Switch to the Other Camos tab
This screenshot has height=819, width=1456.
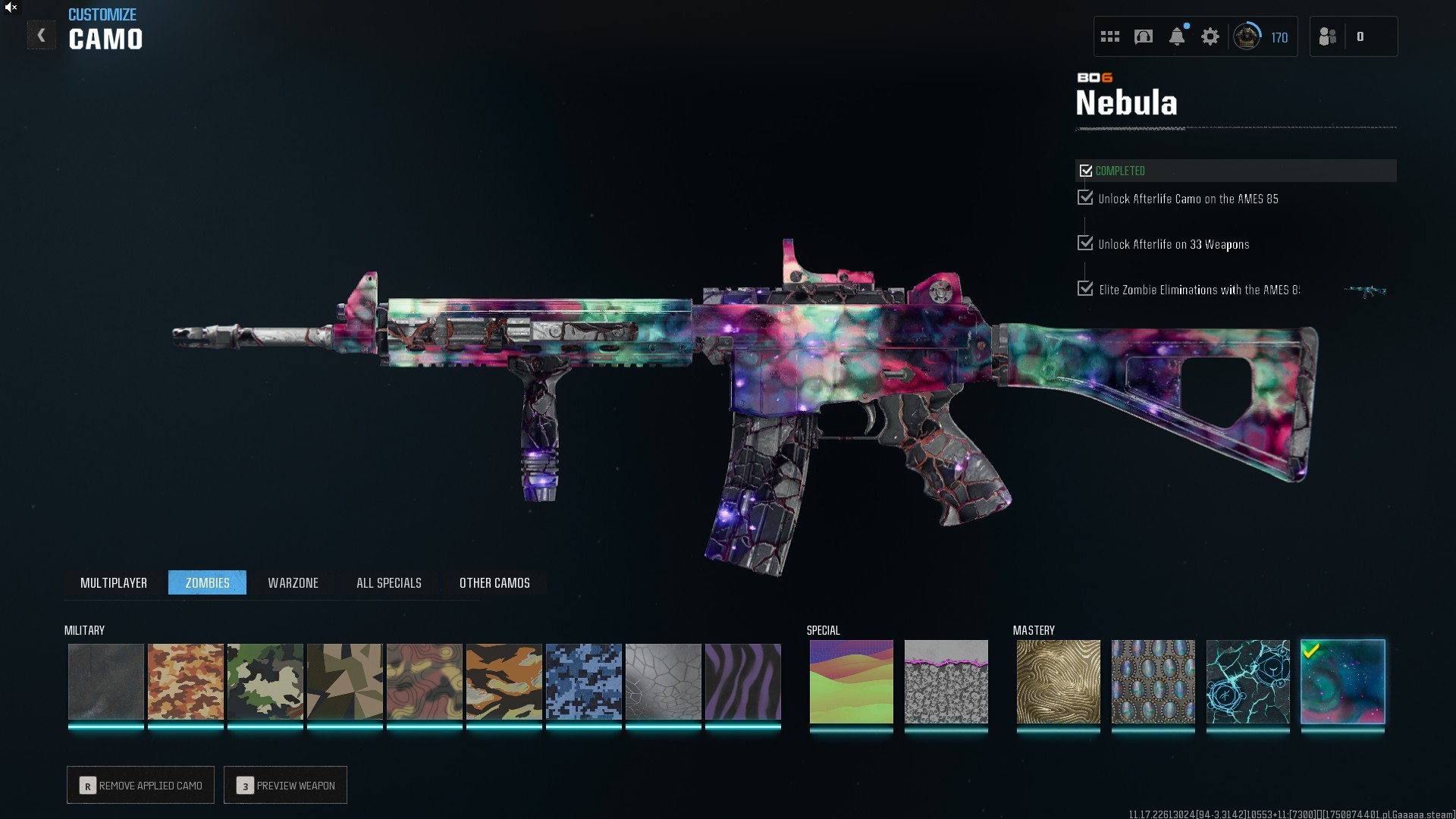coord(494,582)
